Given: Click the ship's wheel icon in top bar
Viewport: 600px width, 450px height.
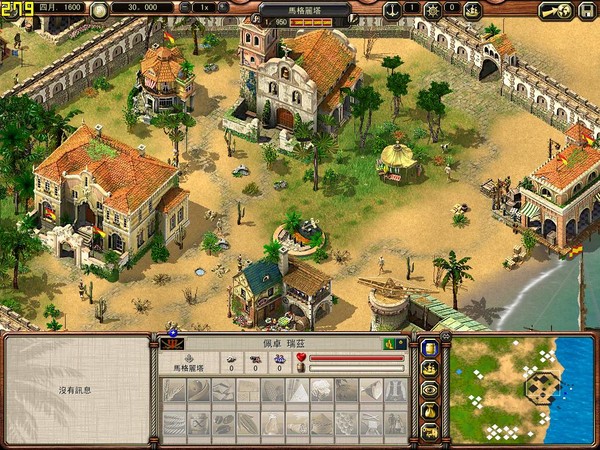Looking at the screenshot, I should pos(433,11).
